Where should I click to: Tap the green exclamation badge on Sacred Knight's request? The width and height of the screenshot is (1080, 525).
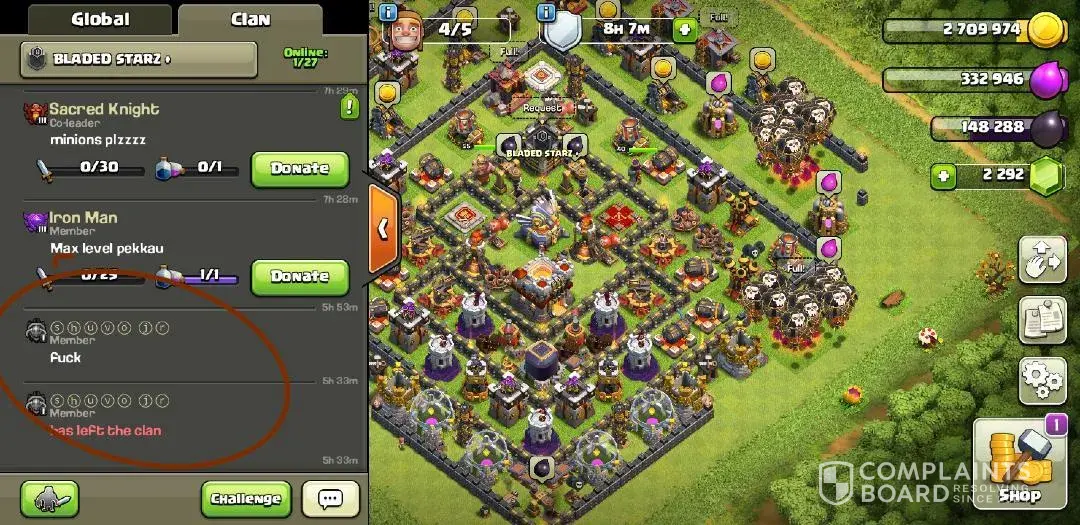coord(349,107)
